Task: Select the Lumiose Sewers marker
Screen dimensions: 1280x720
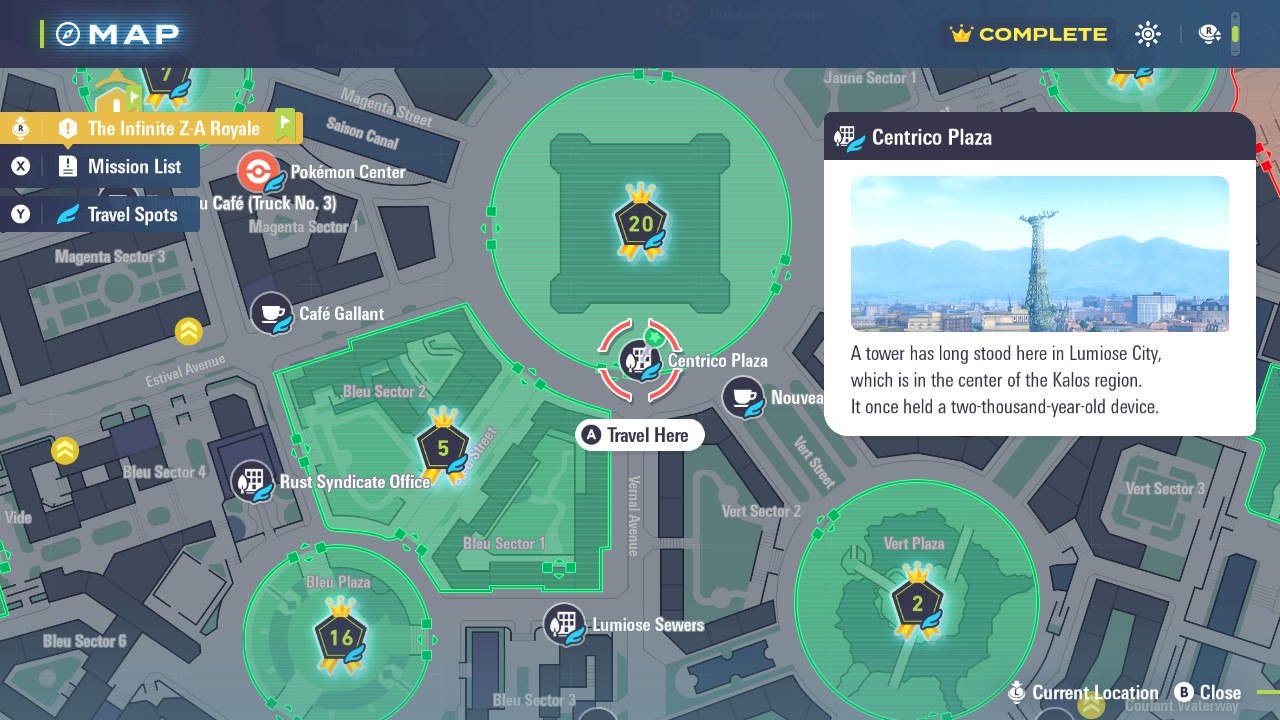Action: point(564,625)
